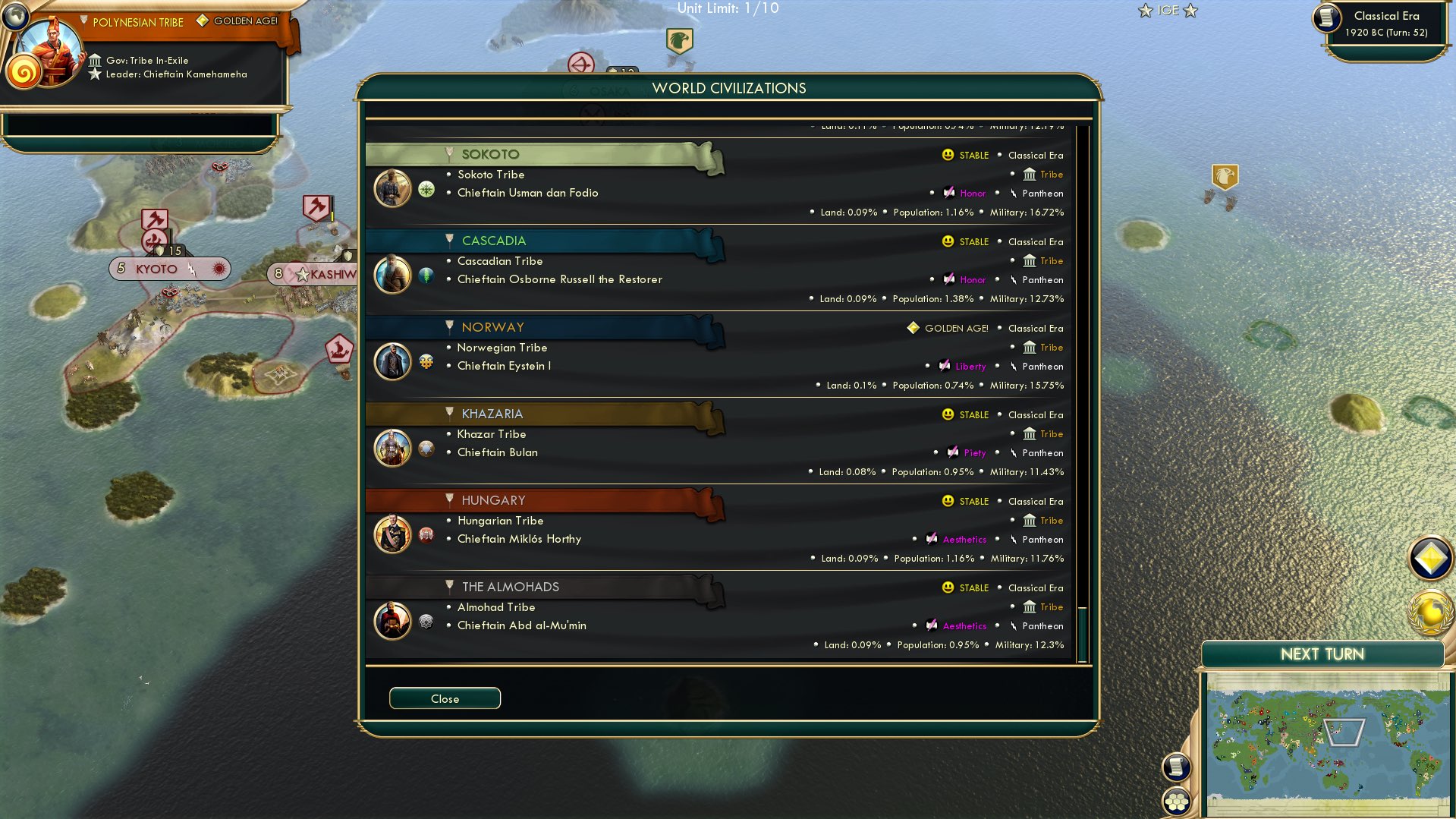Click the Tribe government icon in Hungary's row

1030,521
